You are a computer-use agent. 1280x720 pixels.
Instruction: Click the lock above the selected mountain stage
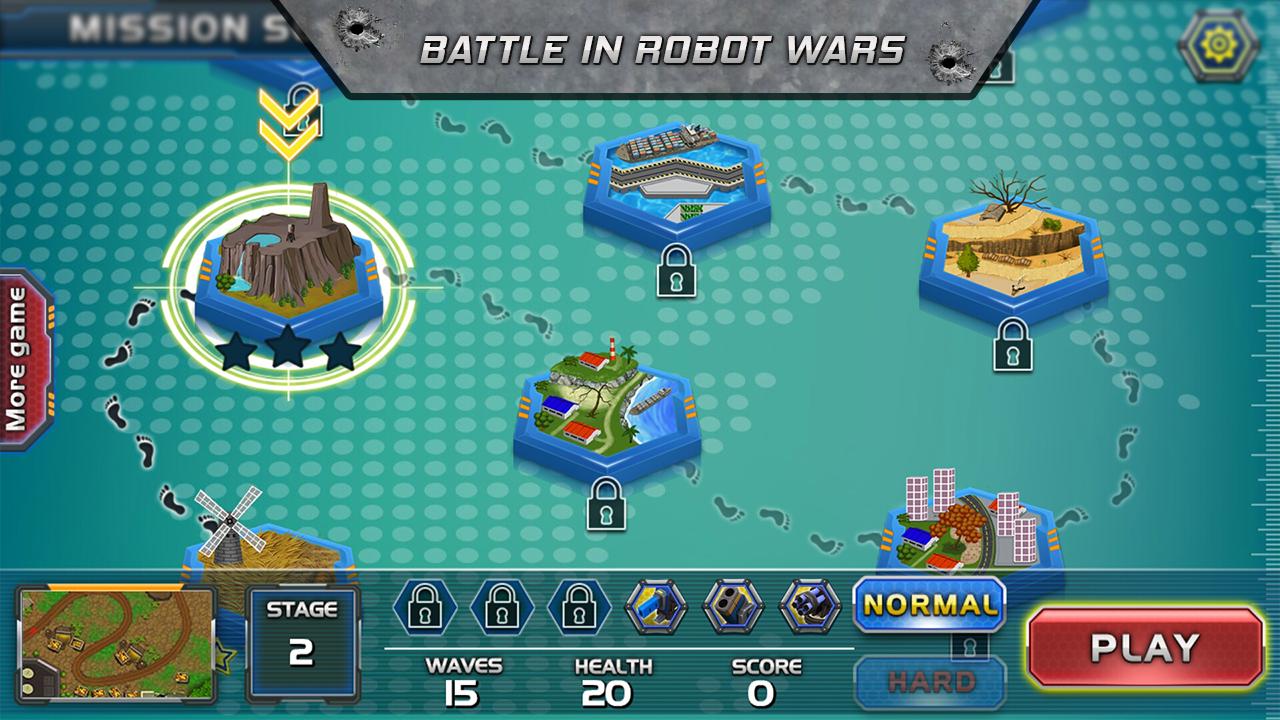(x=302, y=107)
